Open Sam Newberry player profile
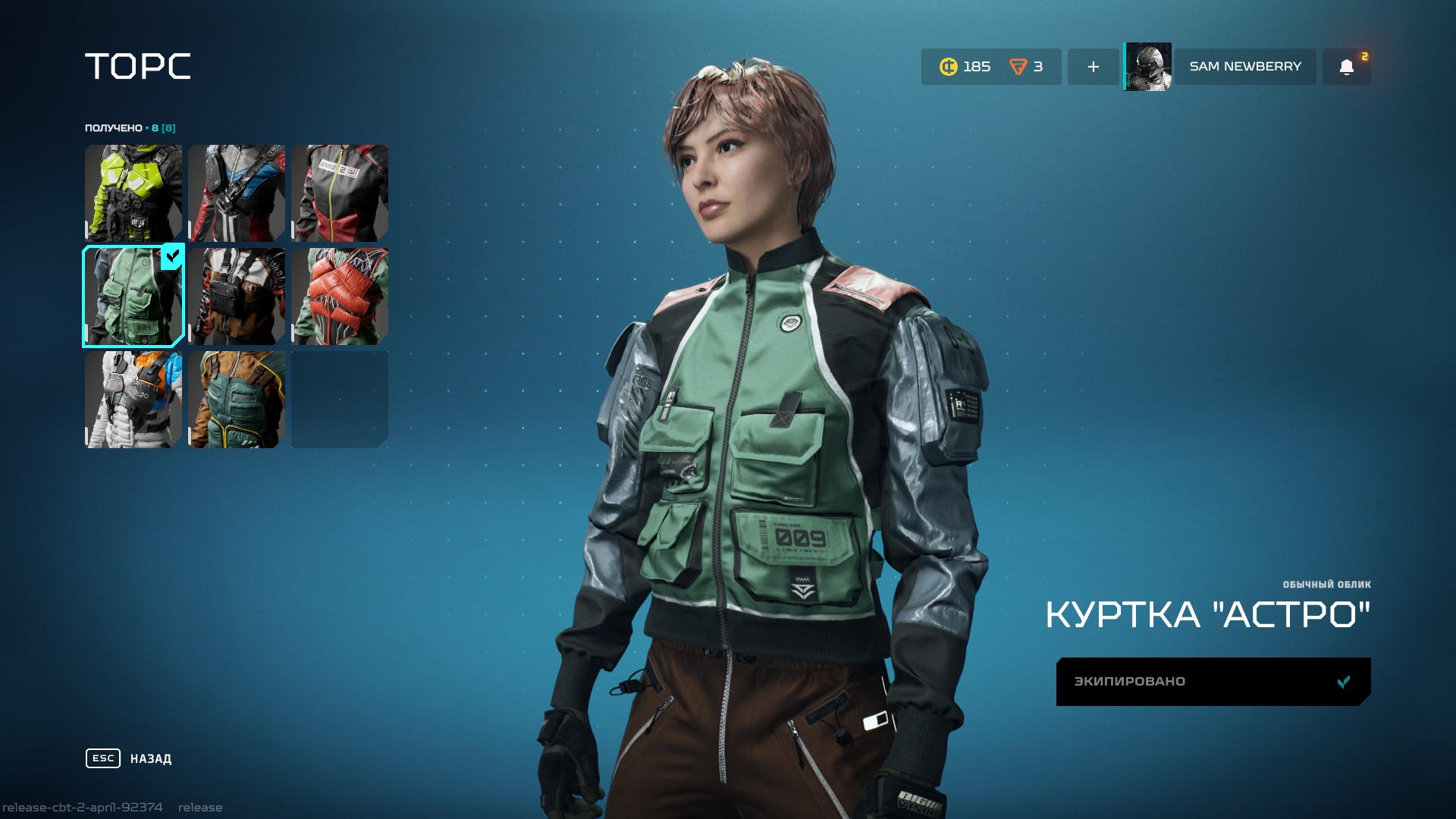 (1244, 67)
